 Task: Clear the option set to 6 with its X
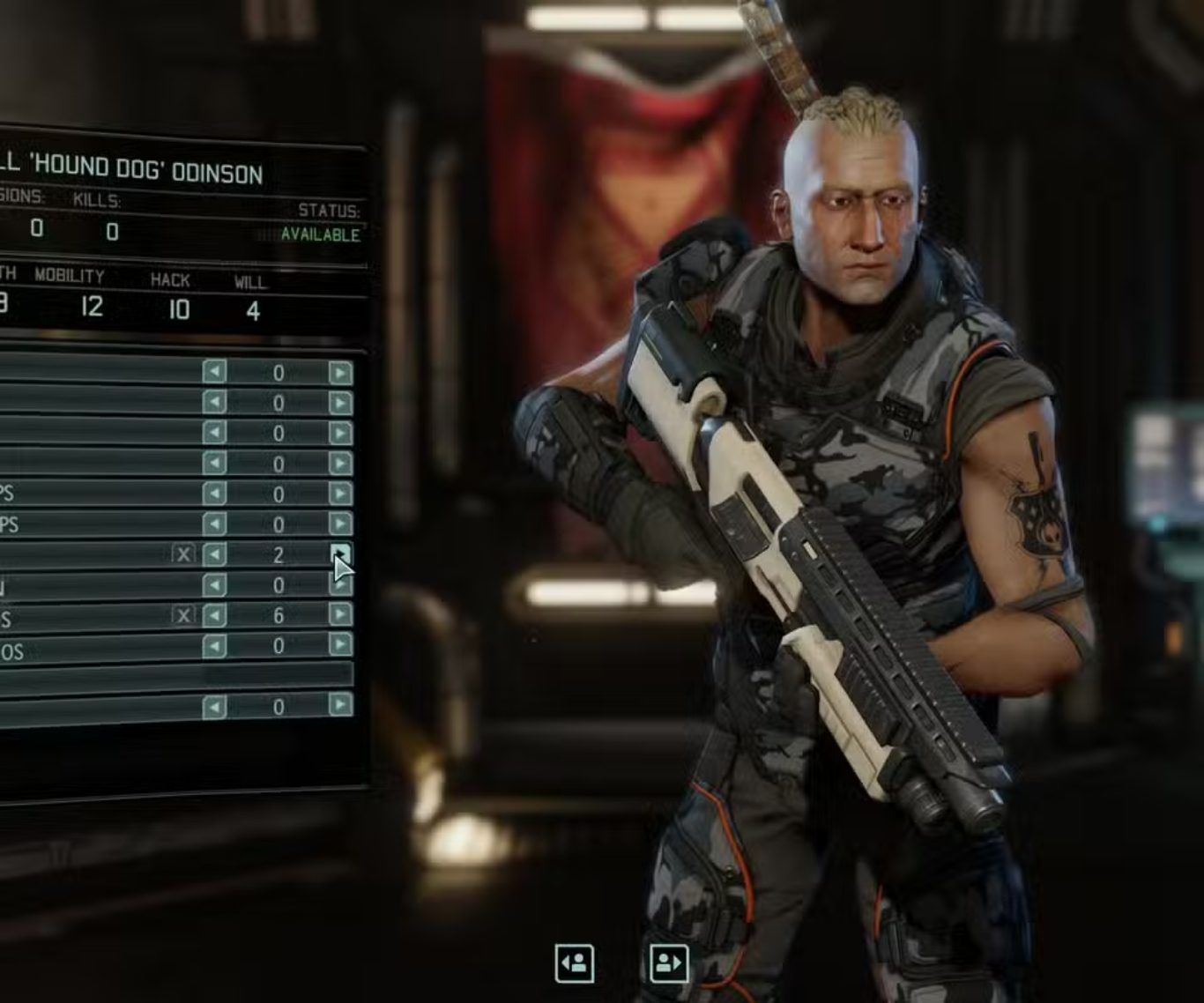(x=182, y=615)
